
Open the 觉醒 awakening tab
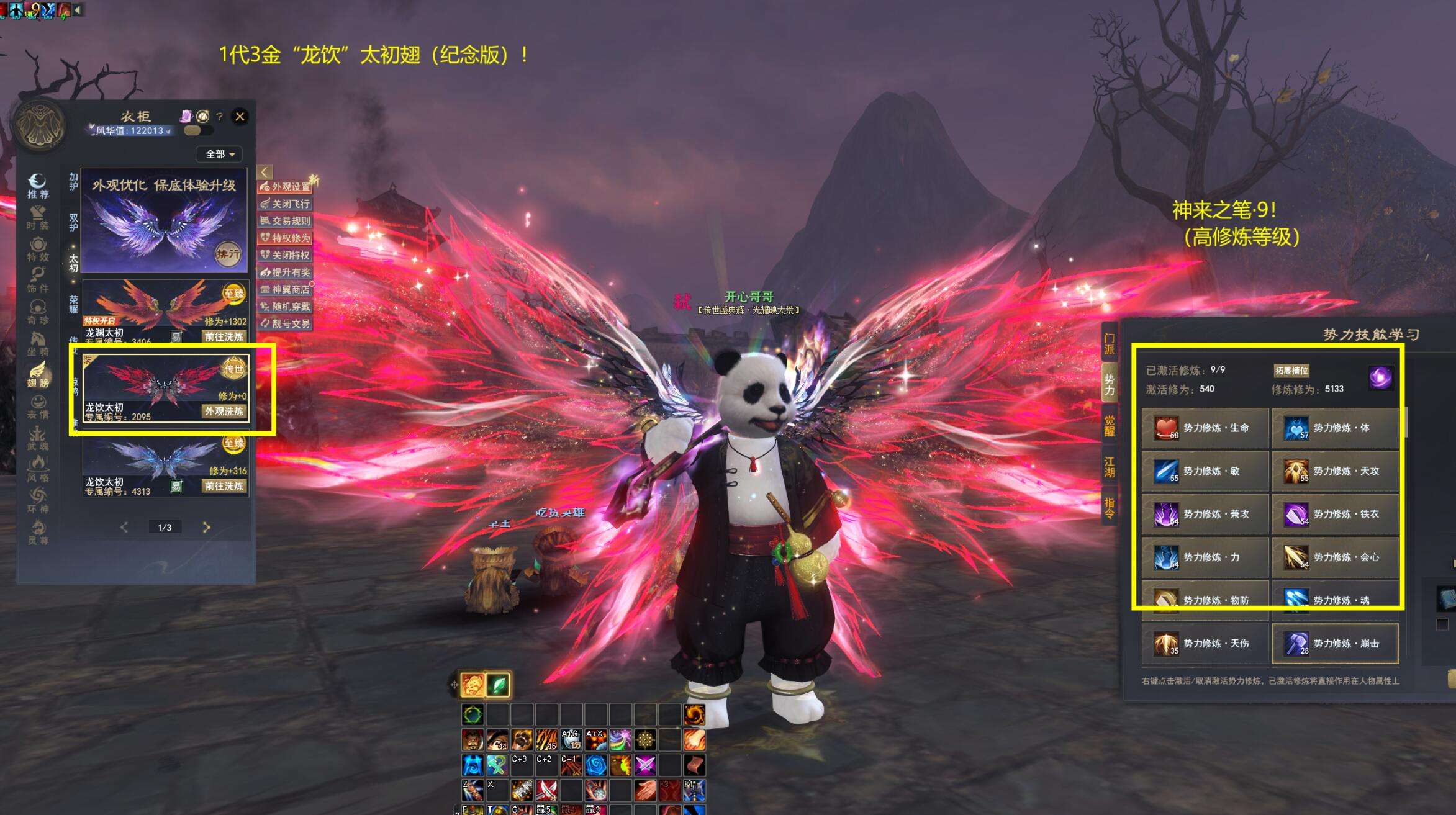pos(1109,426)
